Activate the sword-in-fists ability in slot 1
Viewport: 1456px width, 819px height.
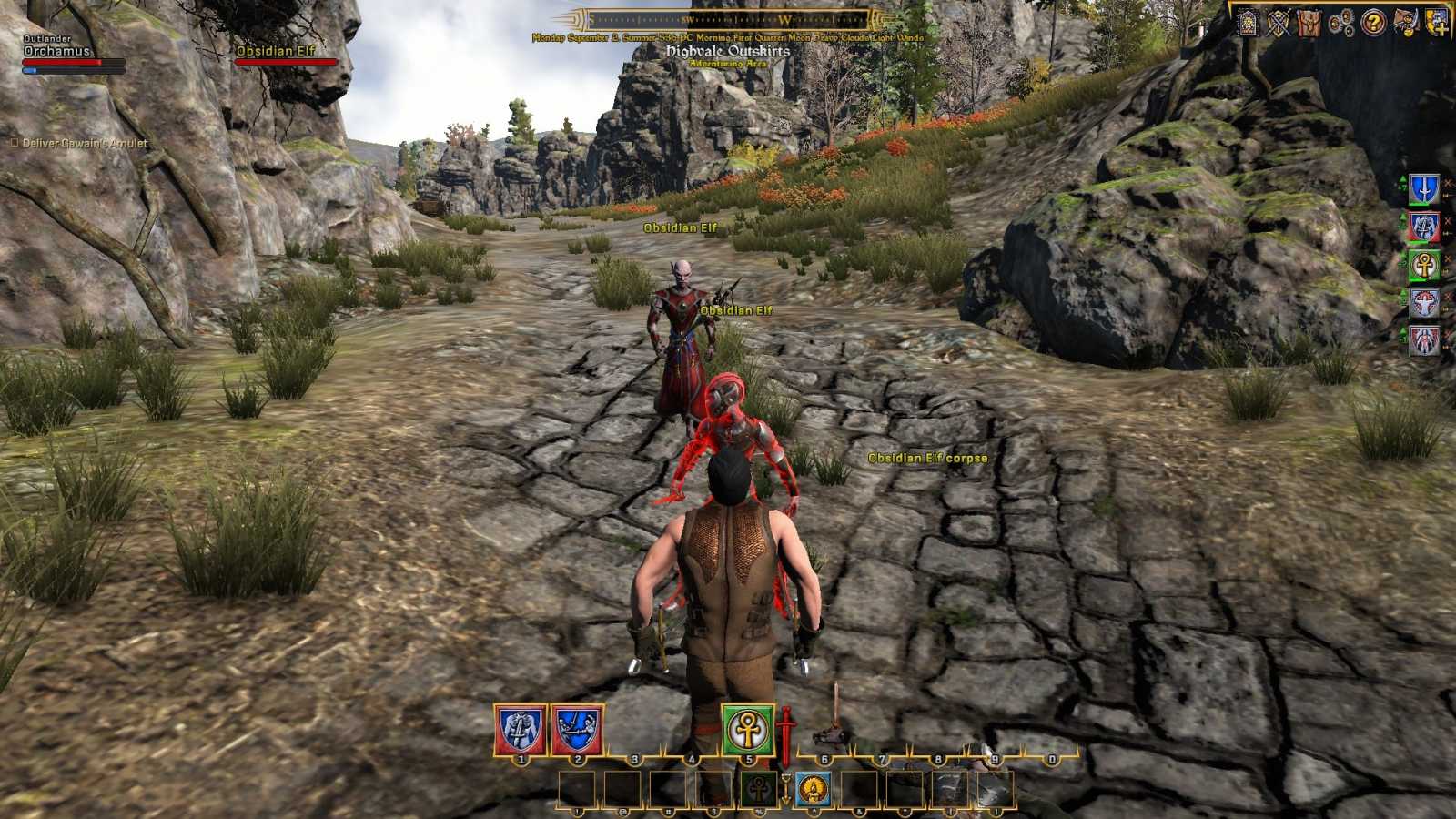[x=521, y=729]
